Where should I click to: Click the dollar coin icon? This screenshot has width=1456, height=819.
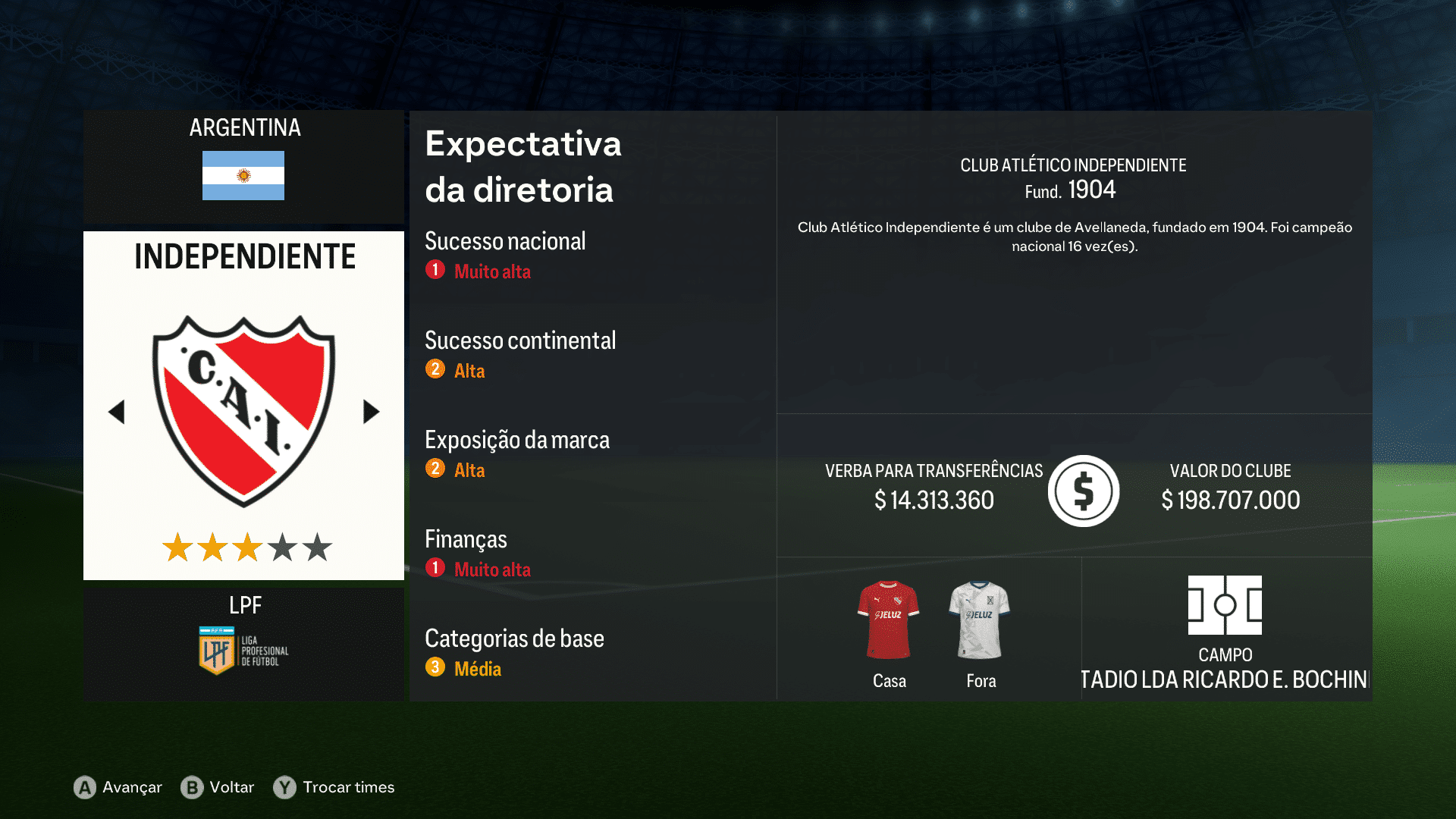[x=1083, y=491]
